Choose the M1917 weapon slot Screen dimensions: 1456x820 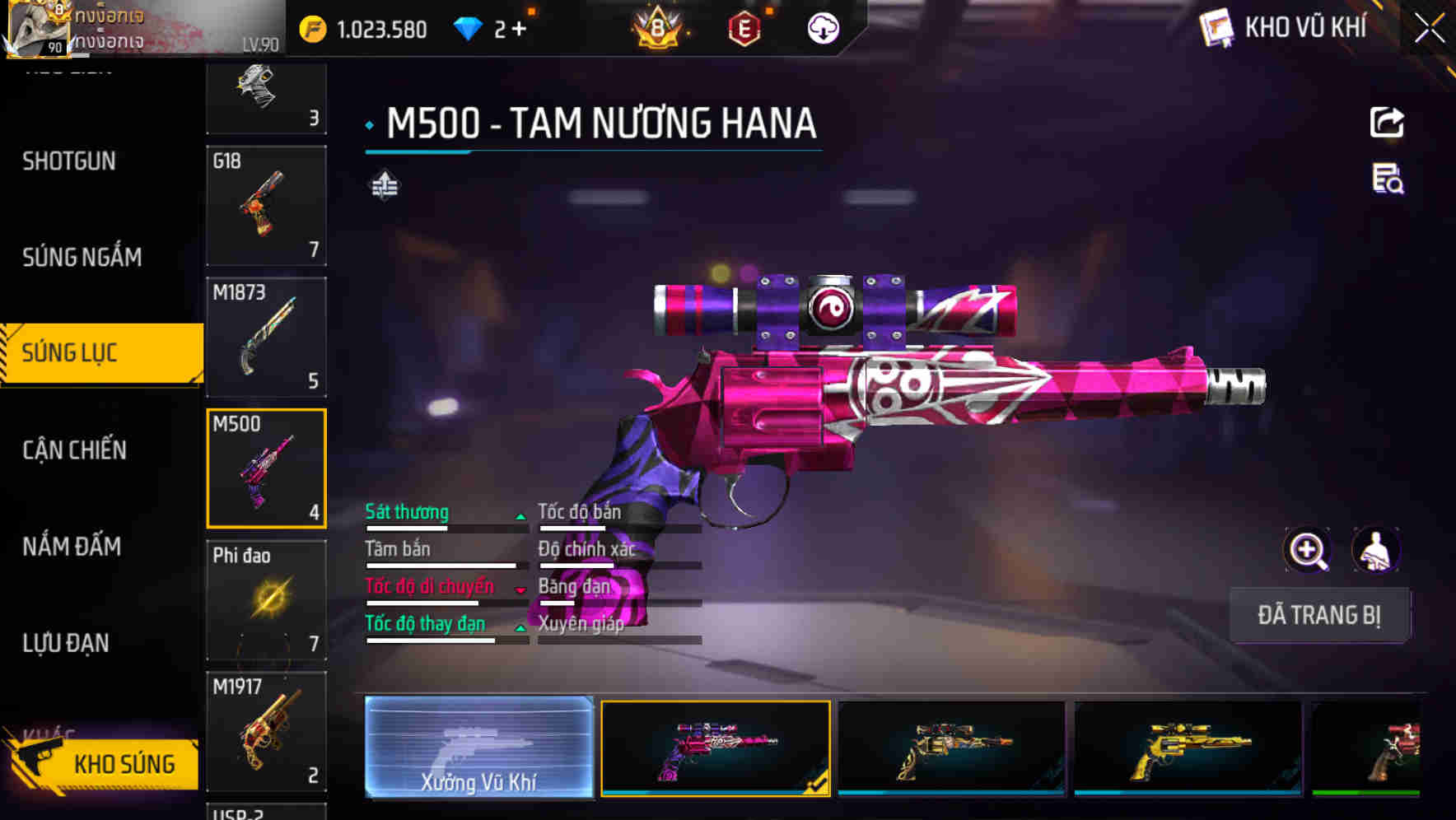tap(266, 731)
